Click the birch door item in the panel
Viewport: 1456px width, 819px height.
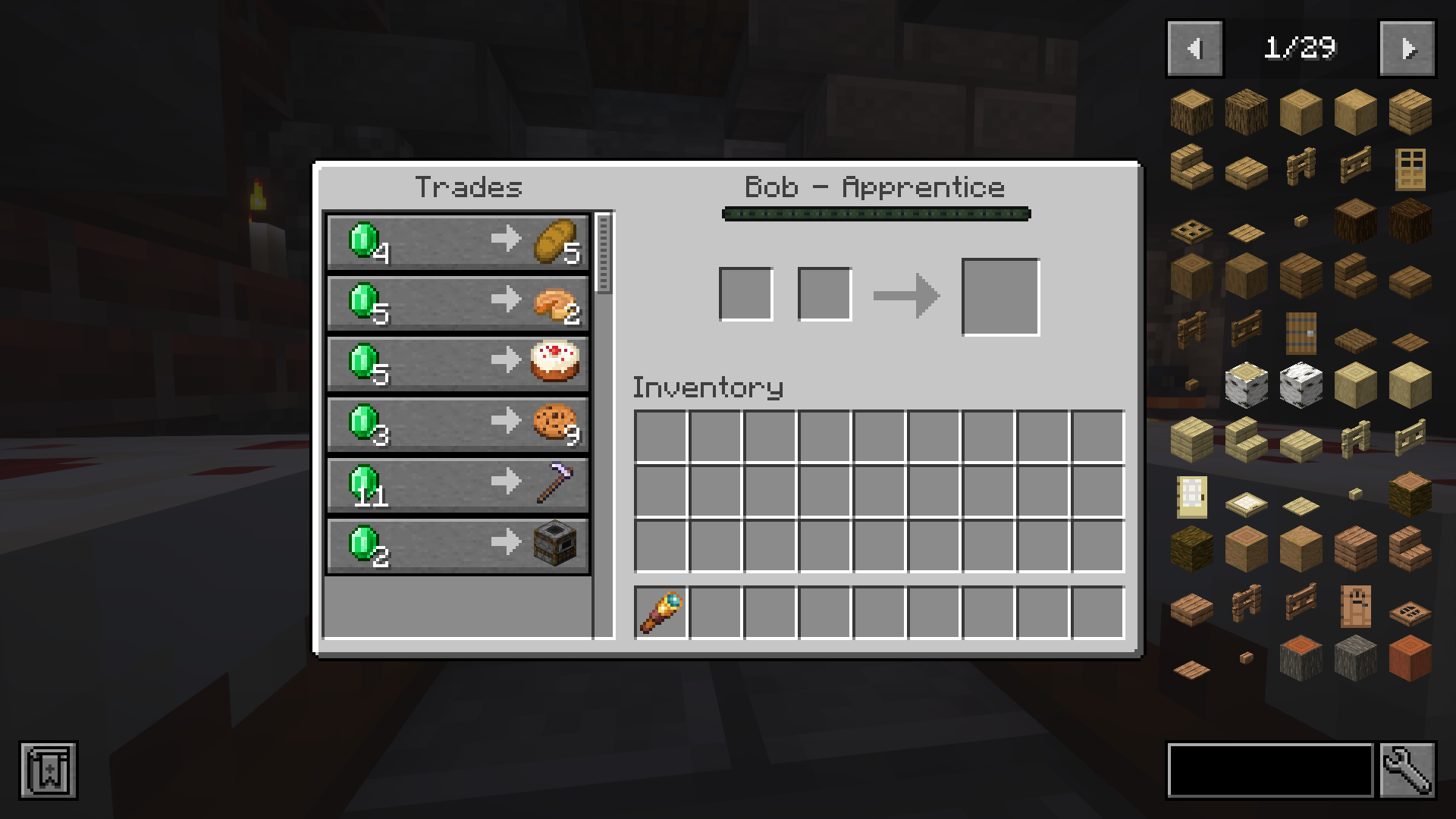(x=1191, y=494)
